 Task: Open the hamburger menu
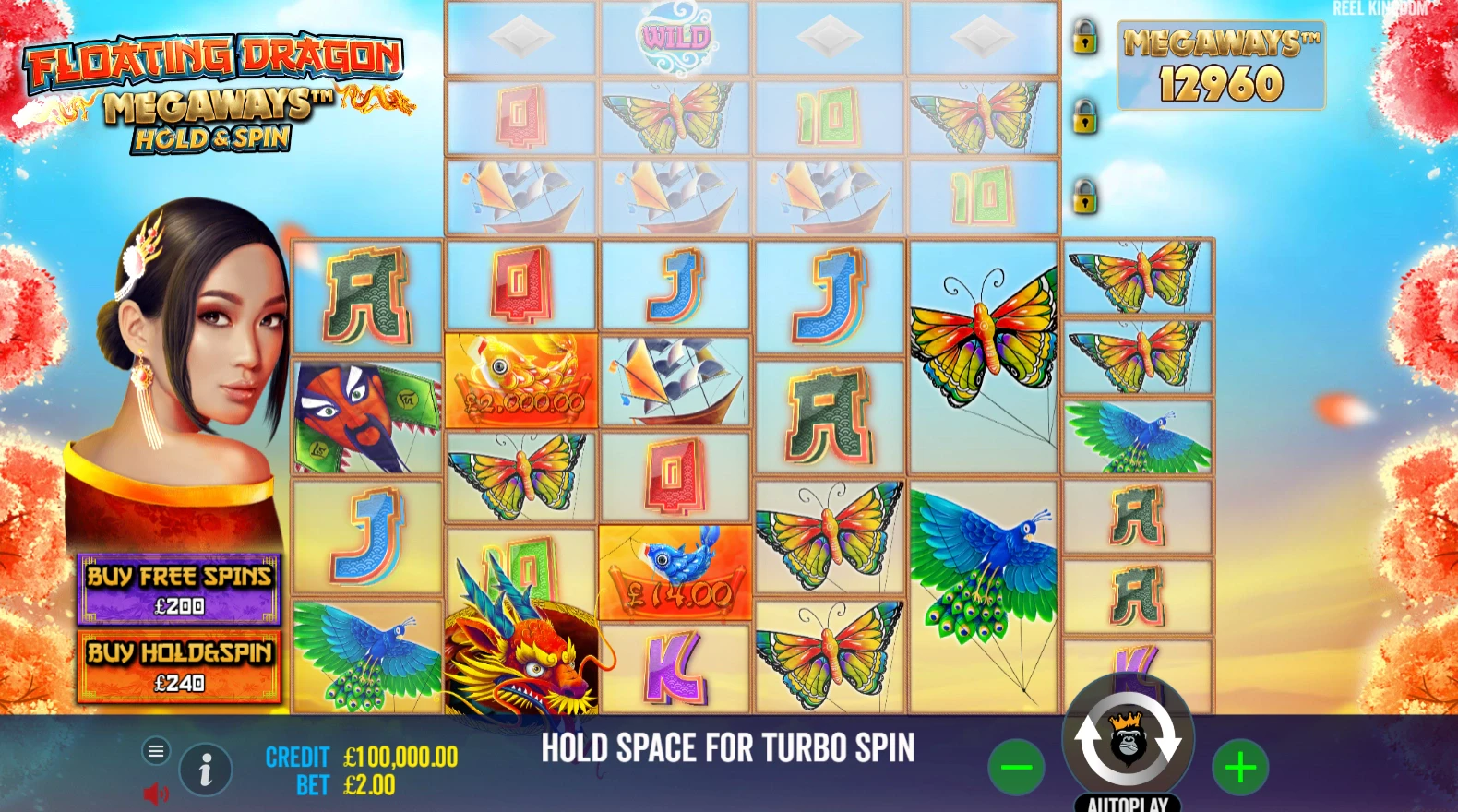click(x=156, y=751)
